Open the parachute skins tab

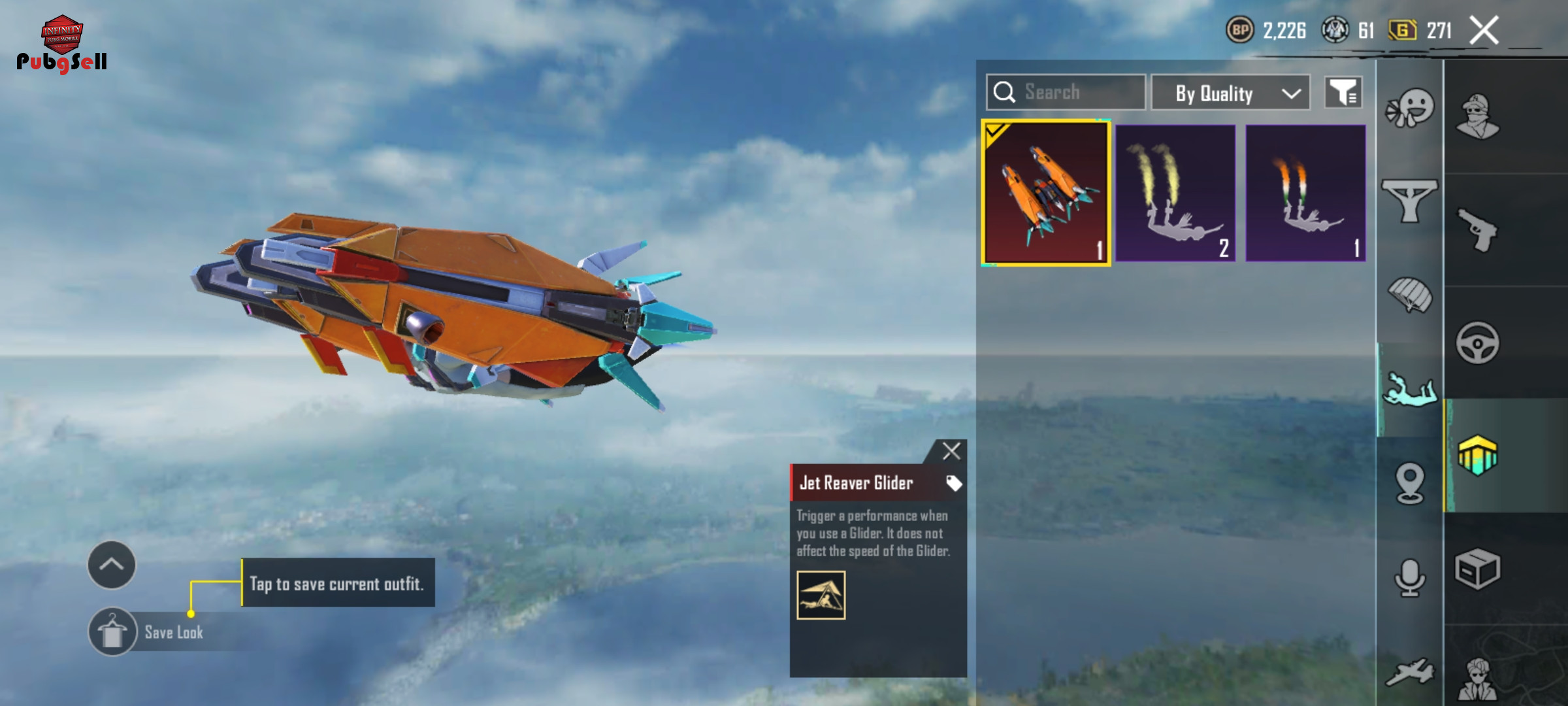[1410, 295]
